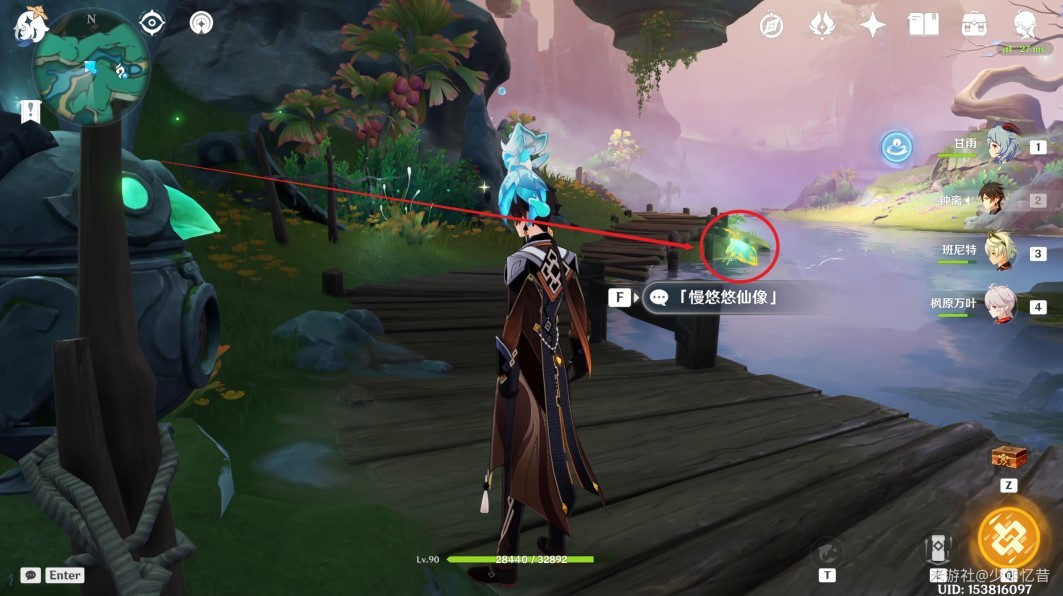Viewport: 1063px width, 596px height.
Task: Activate the glowing orange Elemental Burst
Action: click(x=1009, y=538)
